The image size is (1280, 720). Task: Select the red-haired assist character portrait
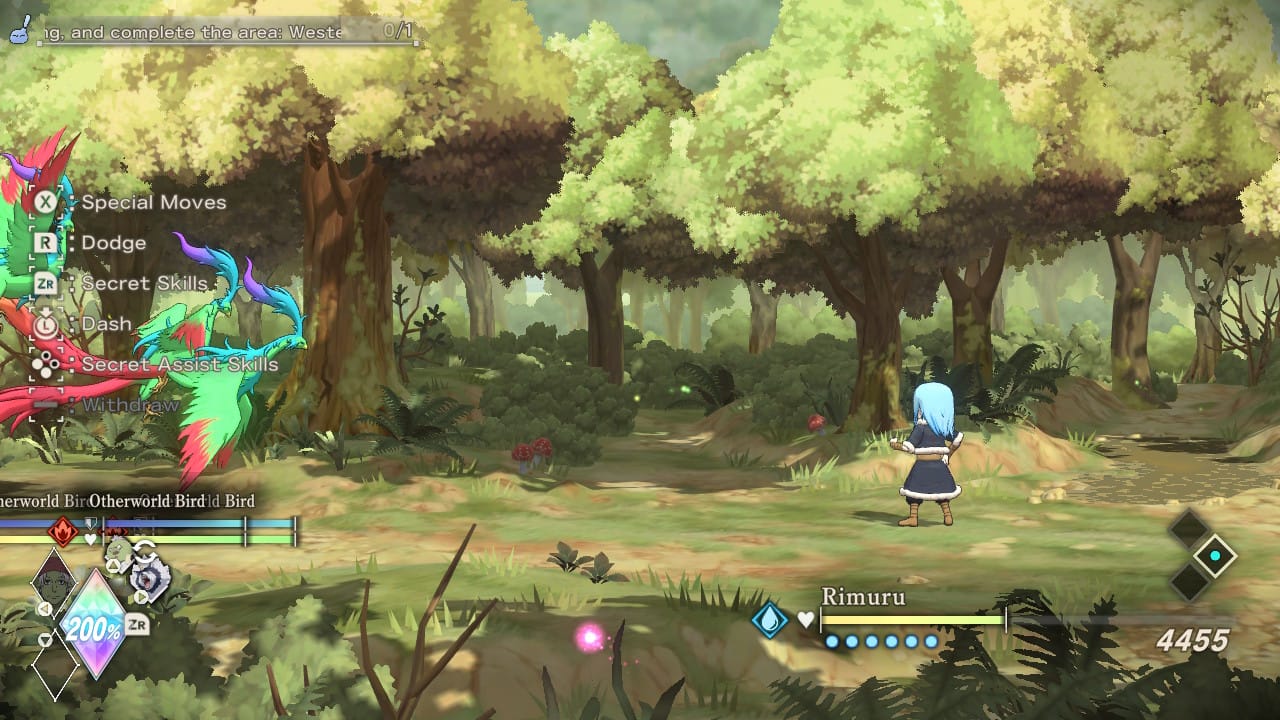(x=52, y=576)
